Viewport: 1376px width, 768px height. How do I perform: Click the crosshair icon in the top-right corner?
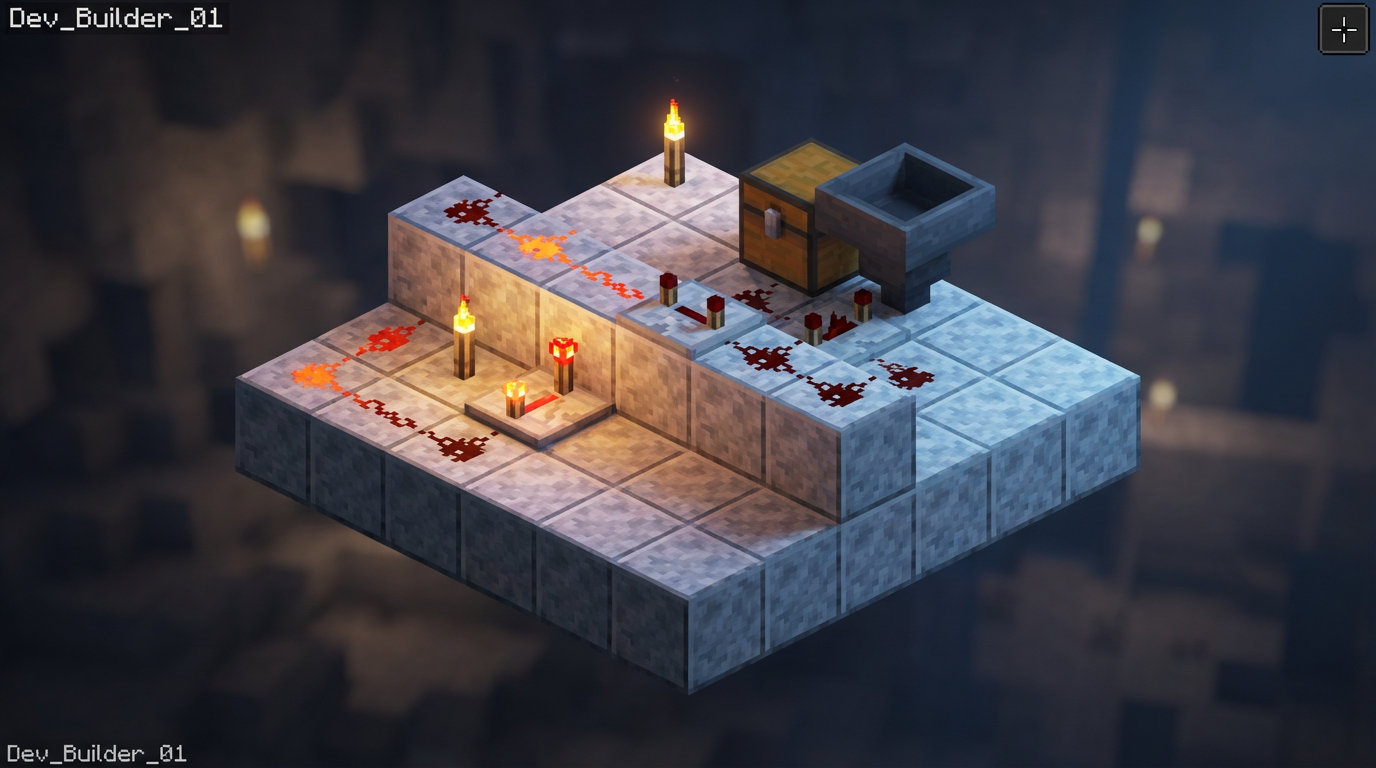coord(1344,28)
